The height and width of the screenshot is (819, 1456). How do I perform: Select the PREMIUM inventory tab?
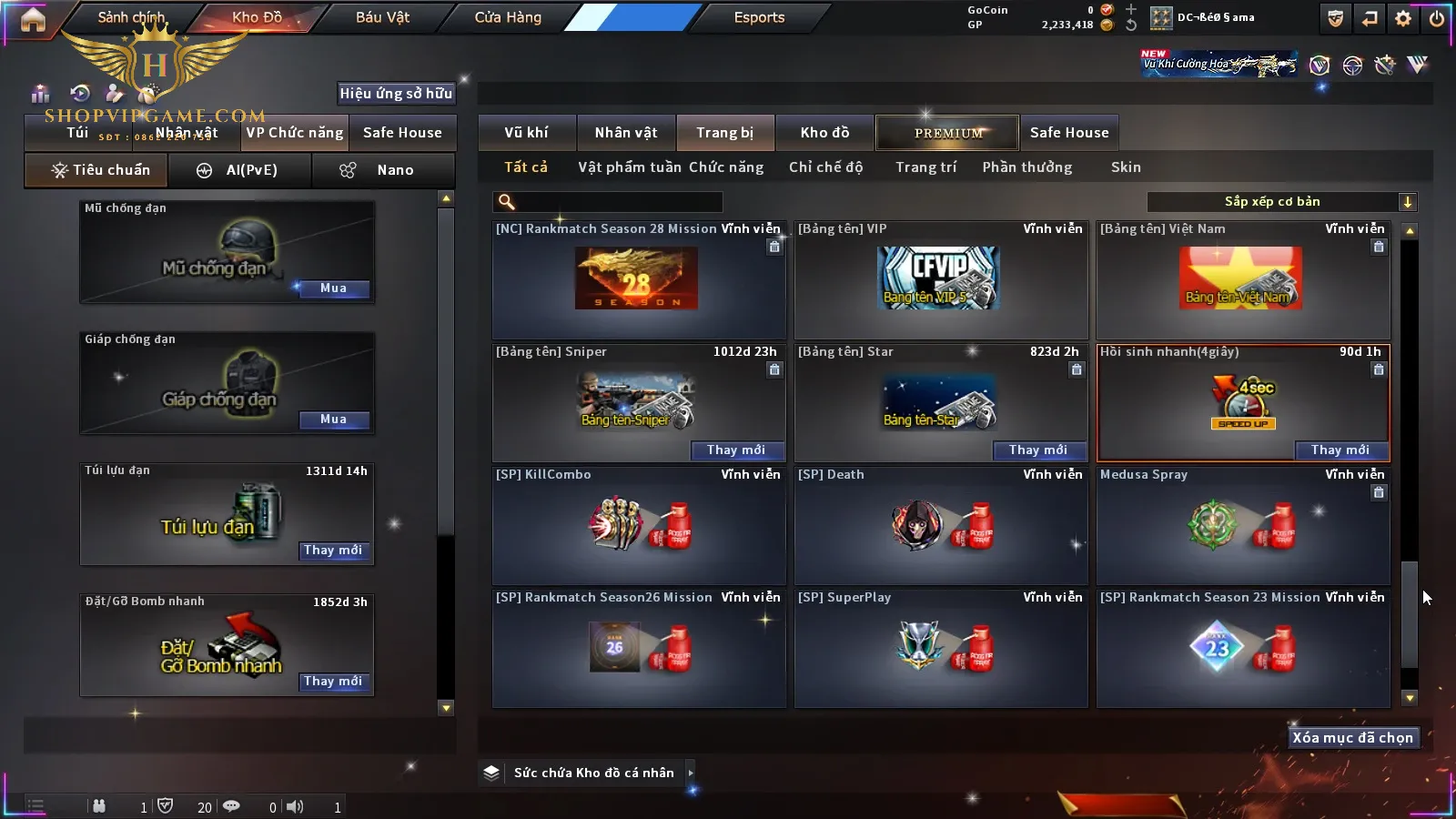point(948,133)
